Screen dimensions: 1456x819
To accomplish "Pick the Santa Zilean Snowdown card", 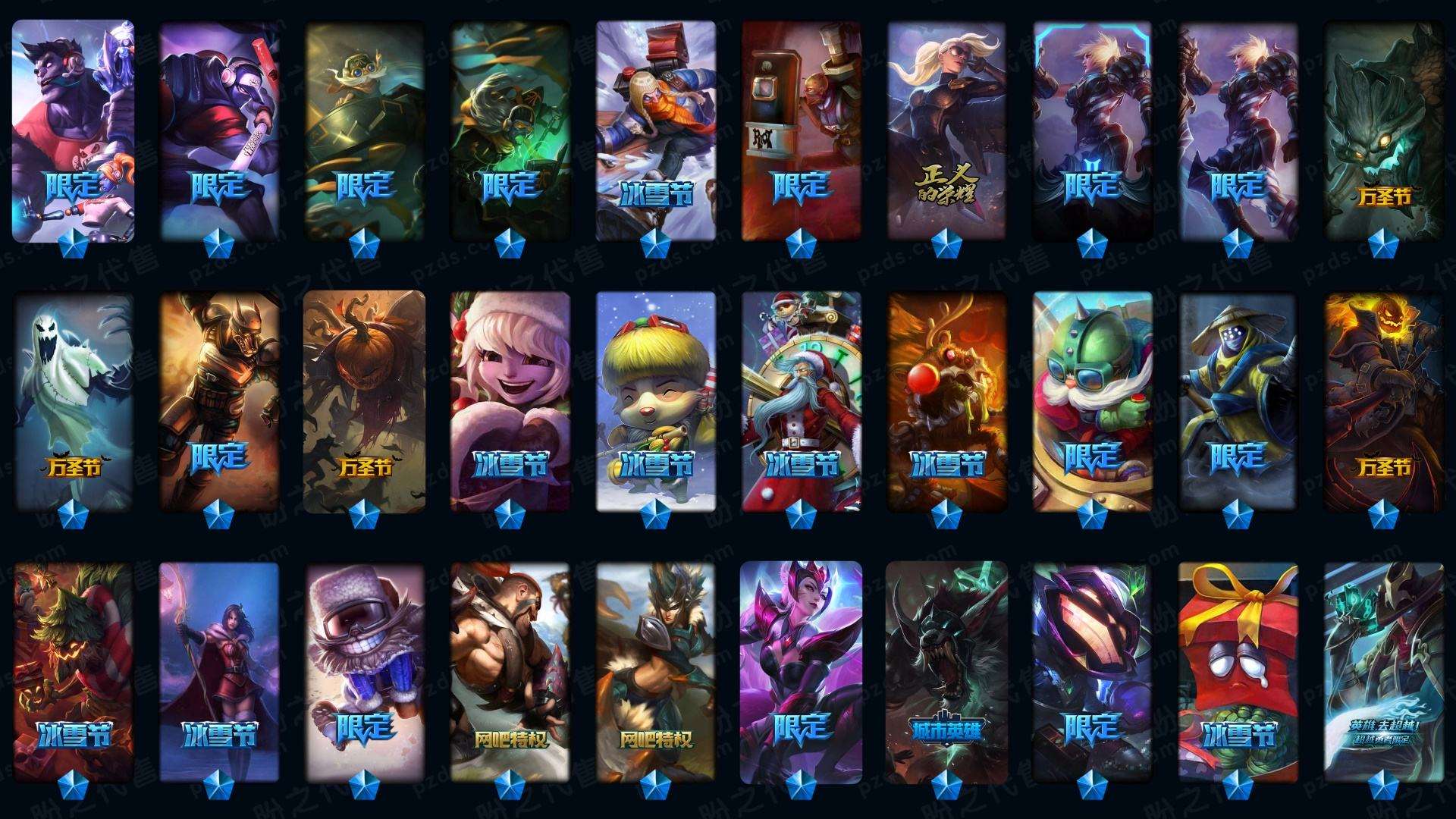I will point(802,402).
